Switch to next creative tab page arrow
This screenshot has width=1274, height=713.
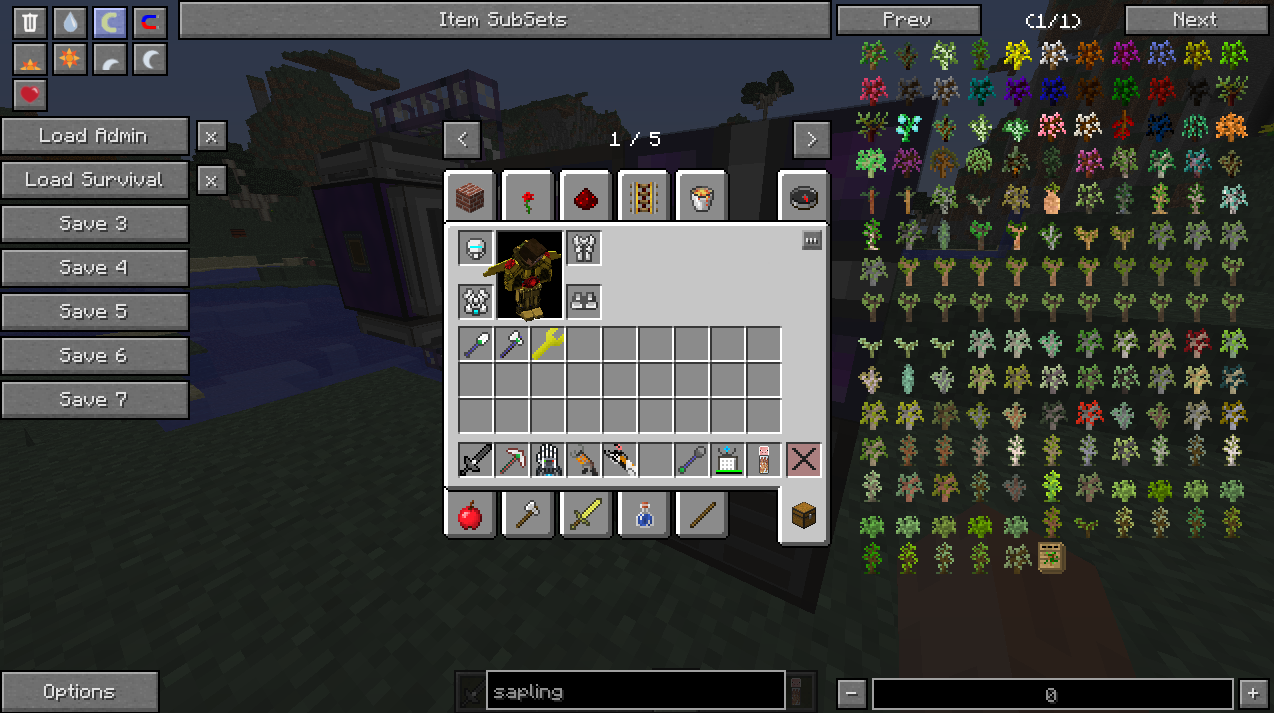[x=811, y=140]
